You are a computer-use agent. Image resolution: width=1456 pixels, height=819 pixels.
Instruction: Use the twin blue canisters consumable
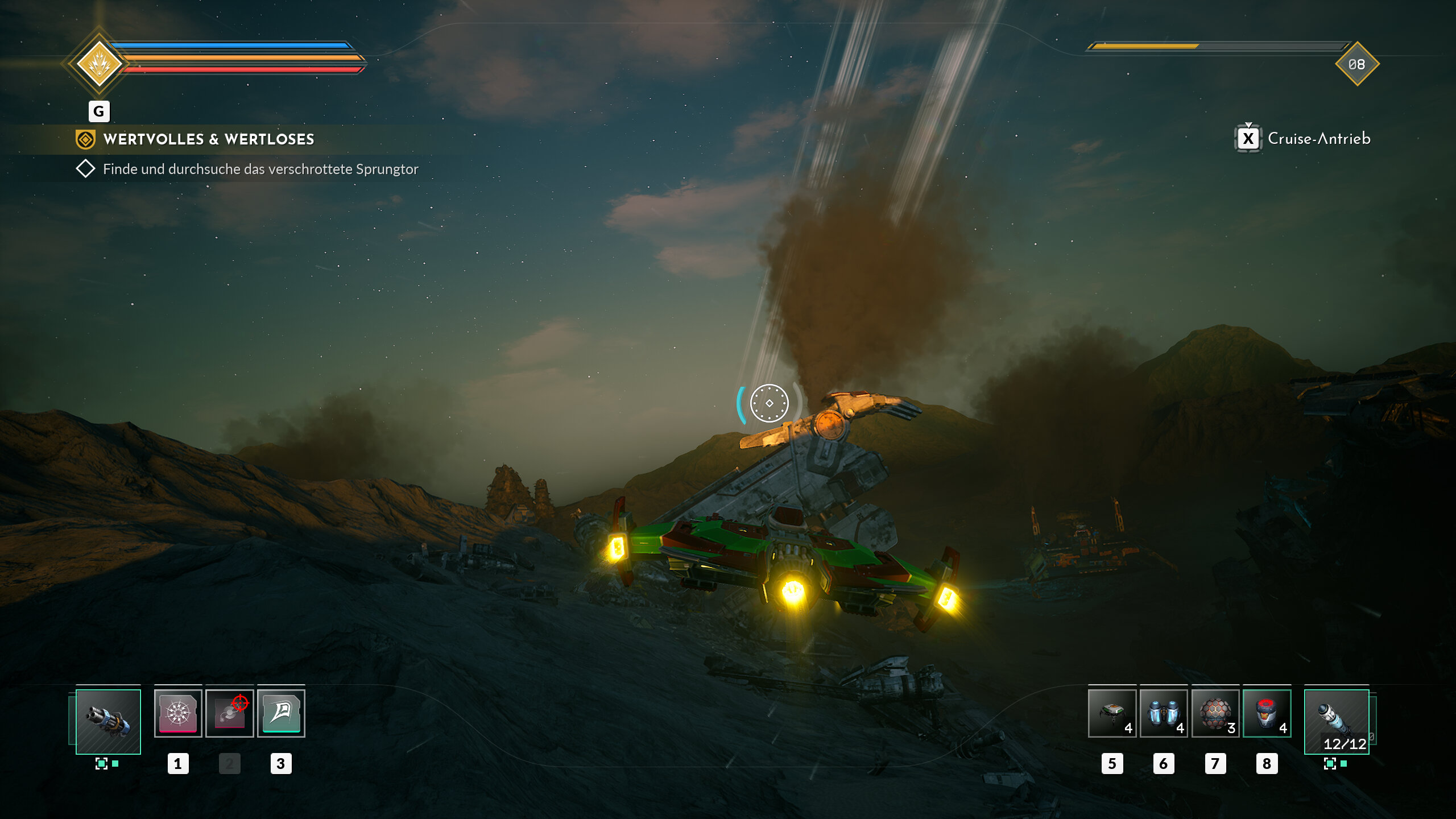1163,713
